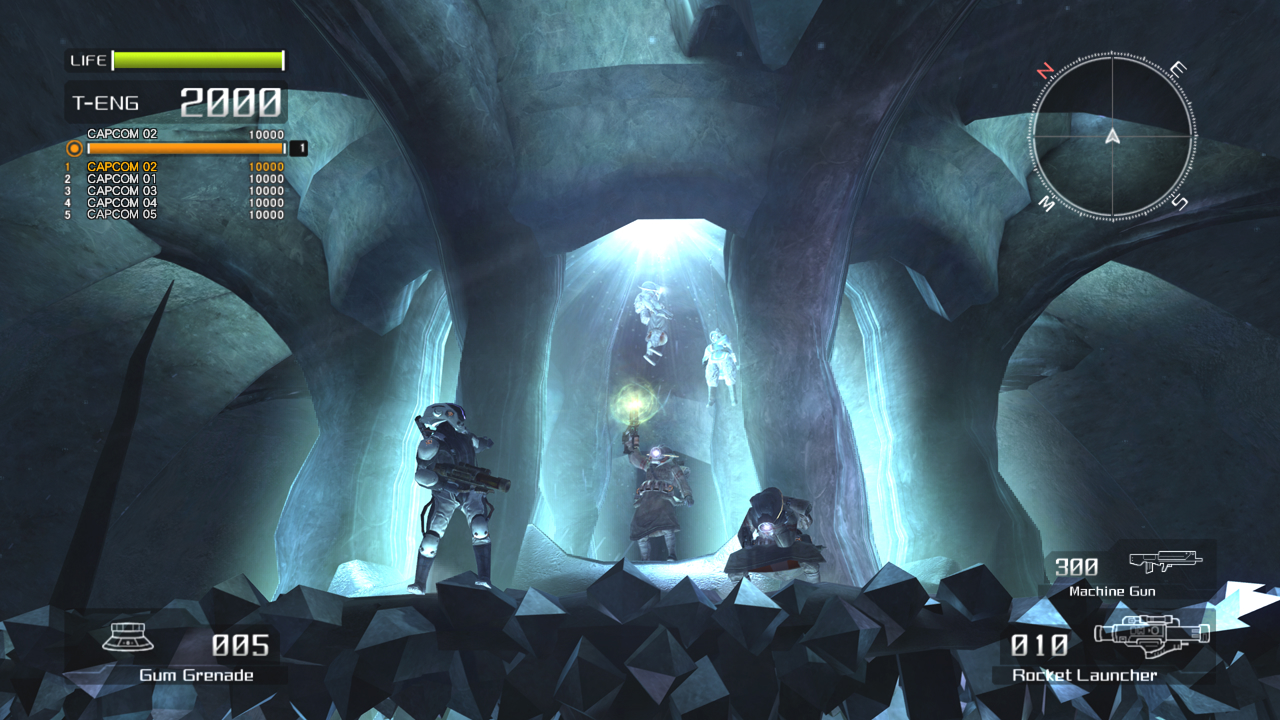The height and width of the screenshot is (720, 1280).
Task: Select the Machine Gun weapon icon
Action: (x=1164, y=562)
